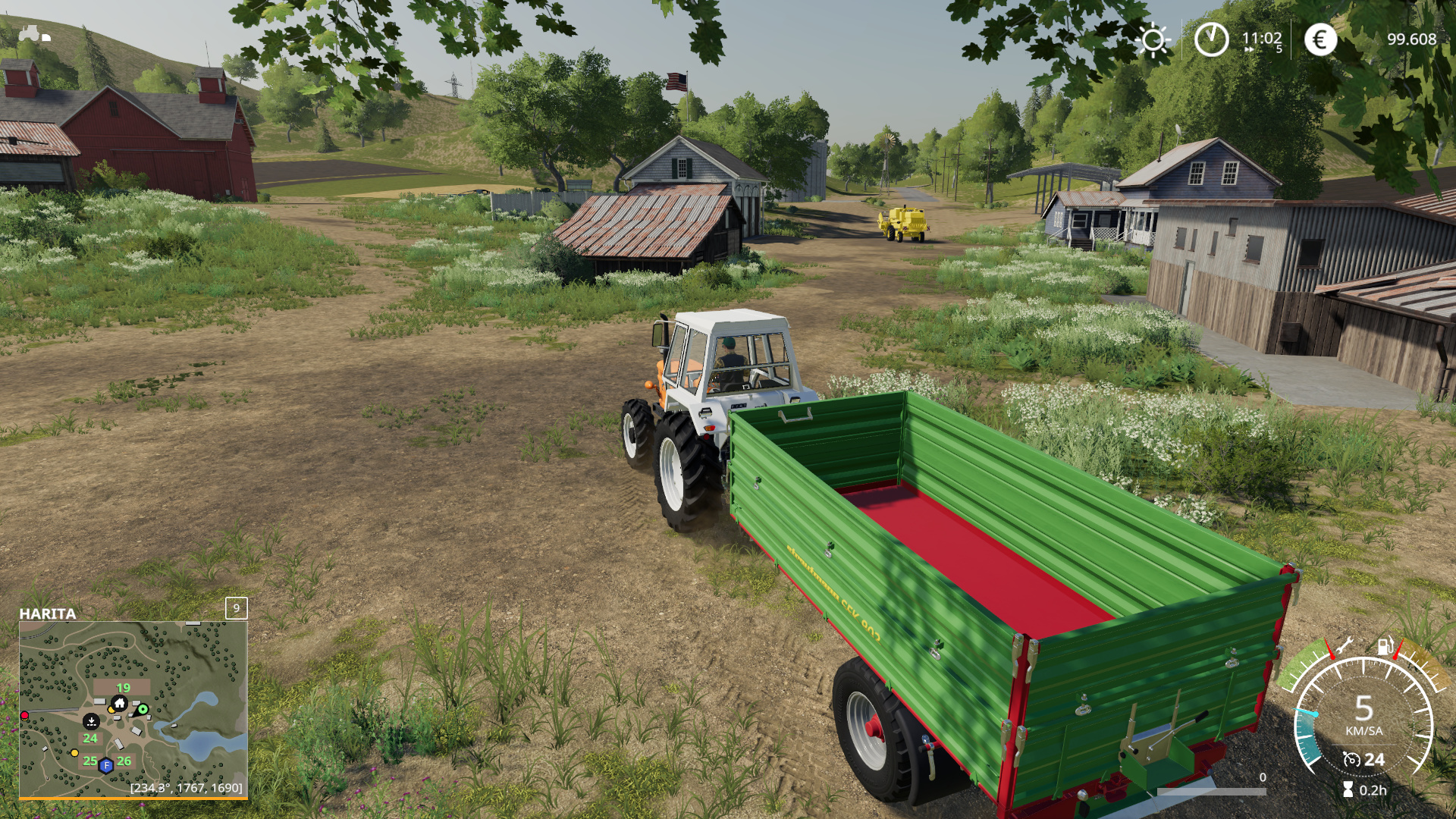Viewport: 1456px width, 819px height.
Task: Click the euro money icon
Action: tap(1320, 39)
